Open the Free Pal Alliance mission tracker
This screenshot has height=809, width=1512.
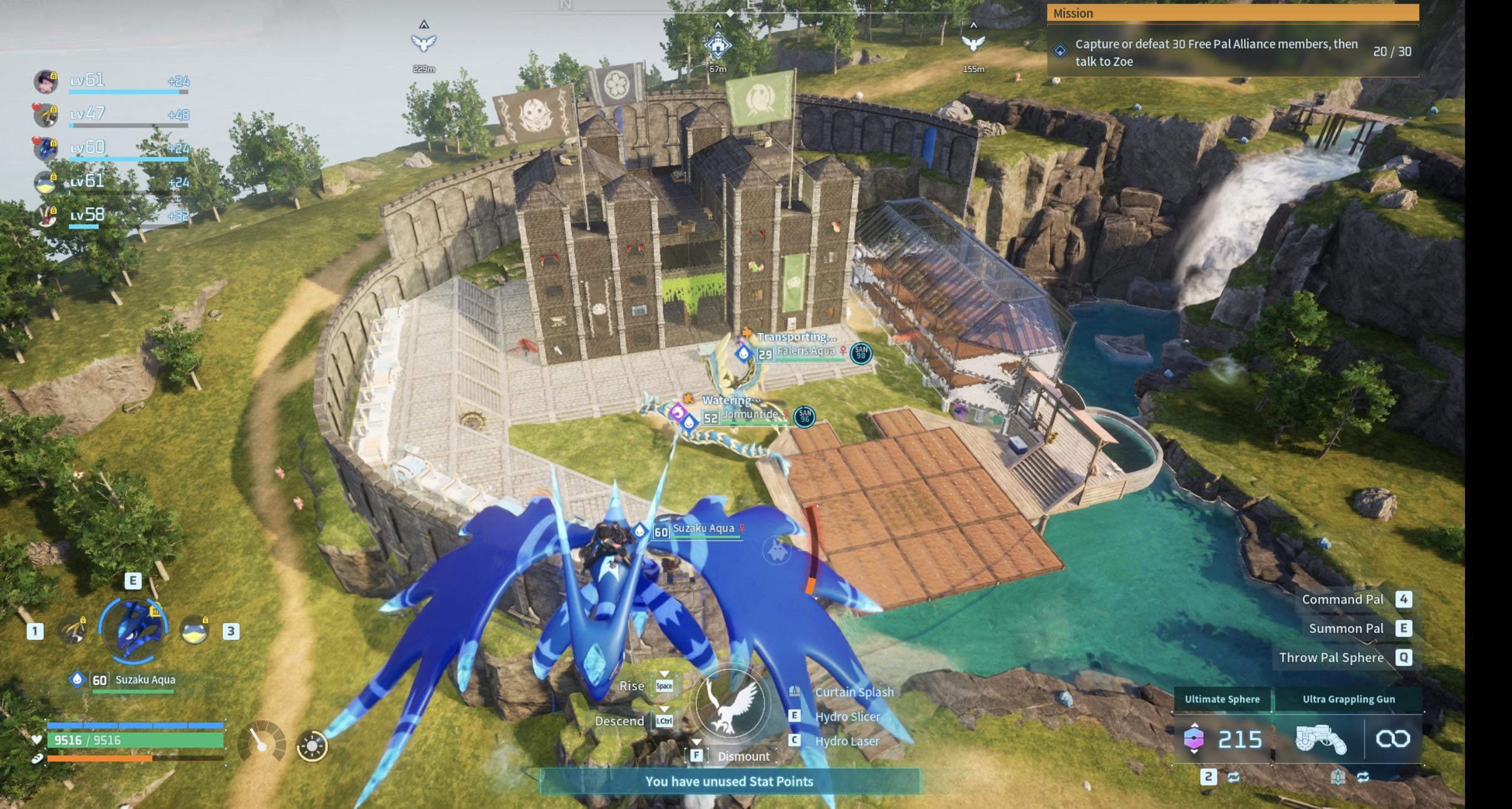pyautogui.click(x=1232, y=52)
